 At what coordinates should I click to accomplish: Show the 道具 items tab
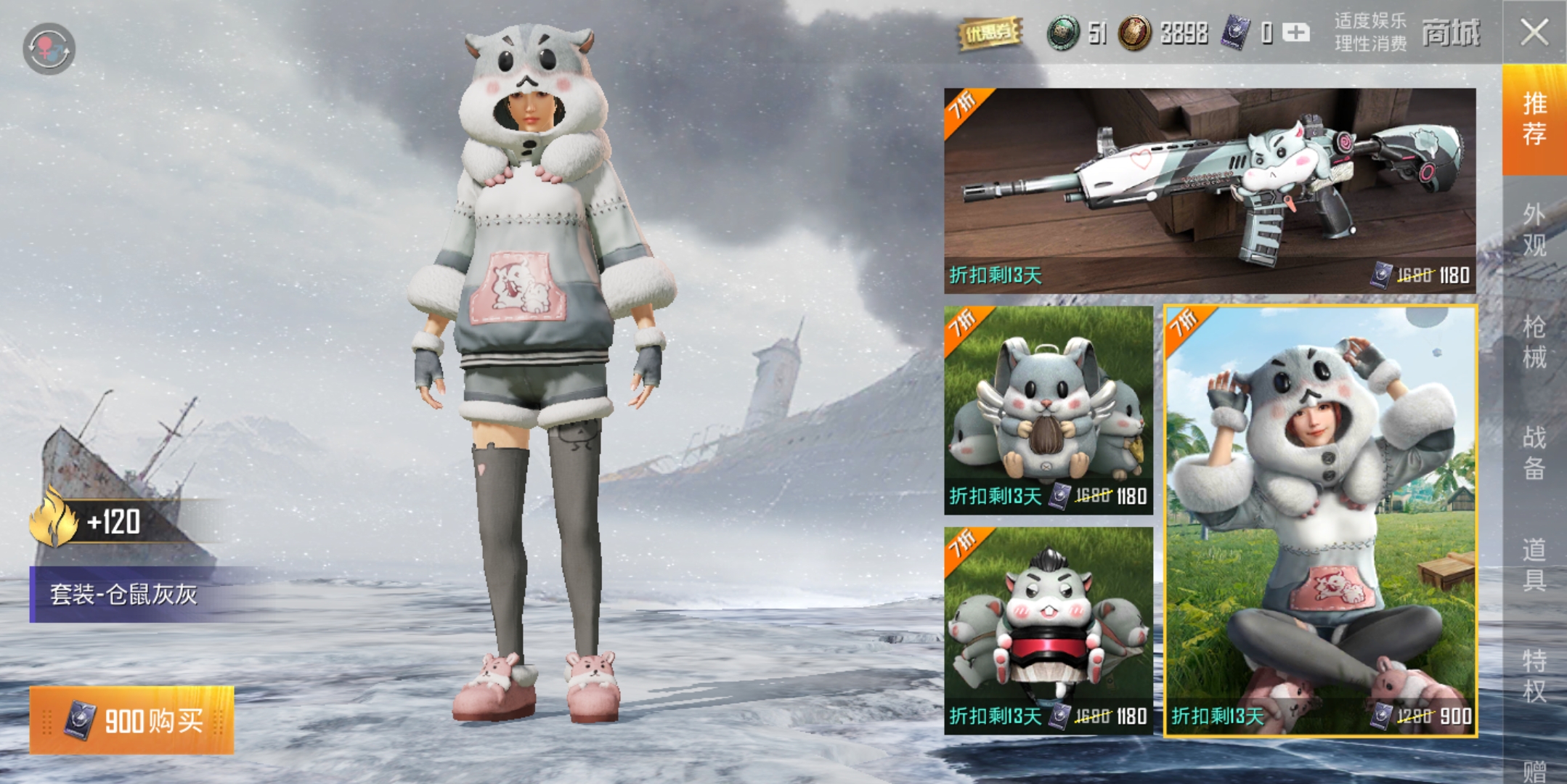click(1534, 565)
